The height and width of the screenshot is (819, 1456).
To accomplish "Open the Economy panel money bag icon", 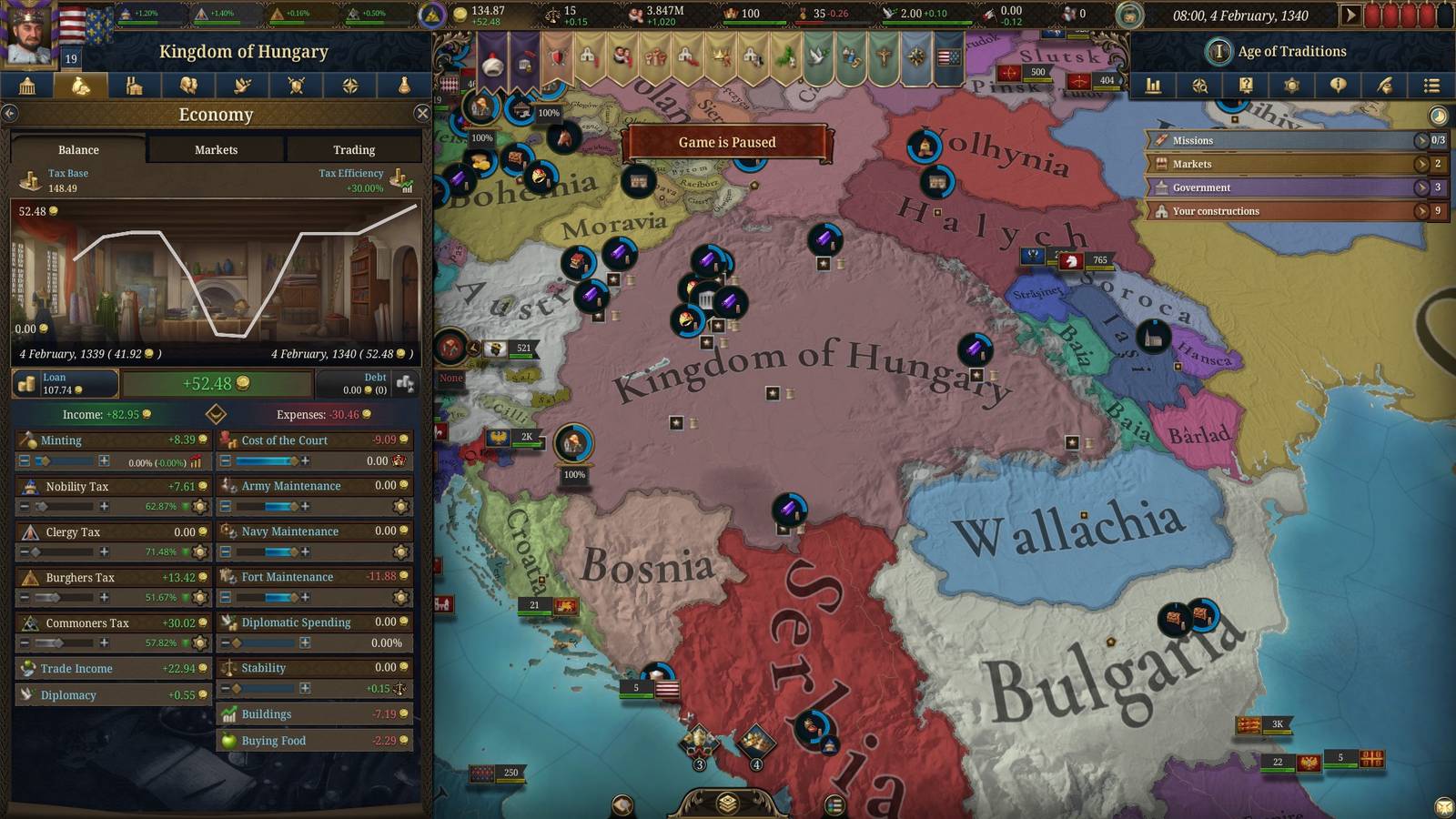I will point(82,87).
